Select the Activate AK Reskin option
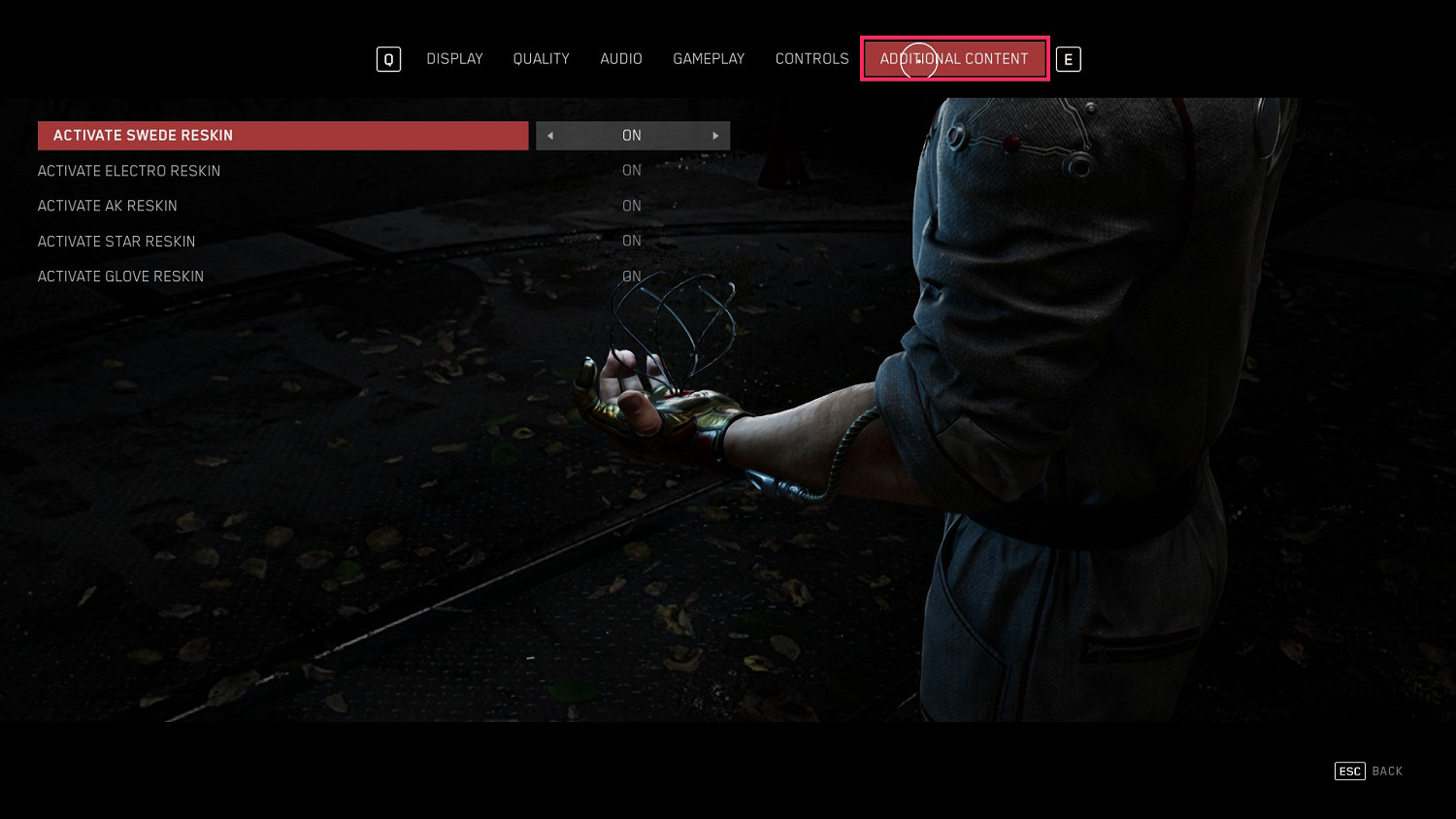This screenshot has height=819, width=1456. [108, 206]
